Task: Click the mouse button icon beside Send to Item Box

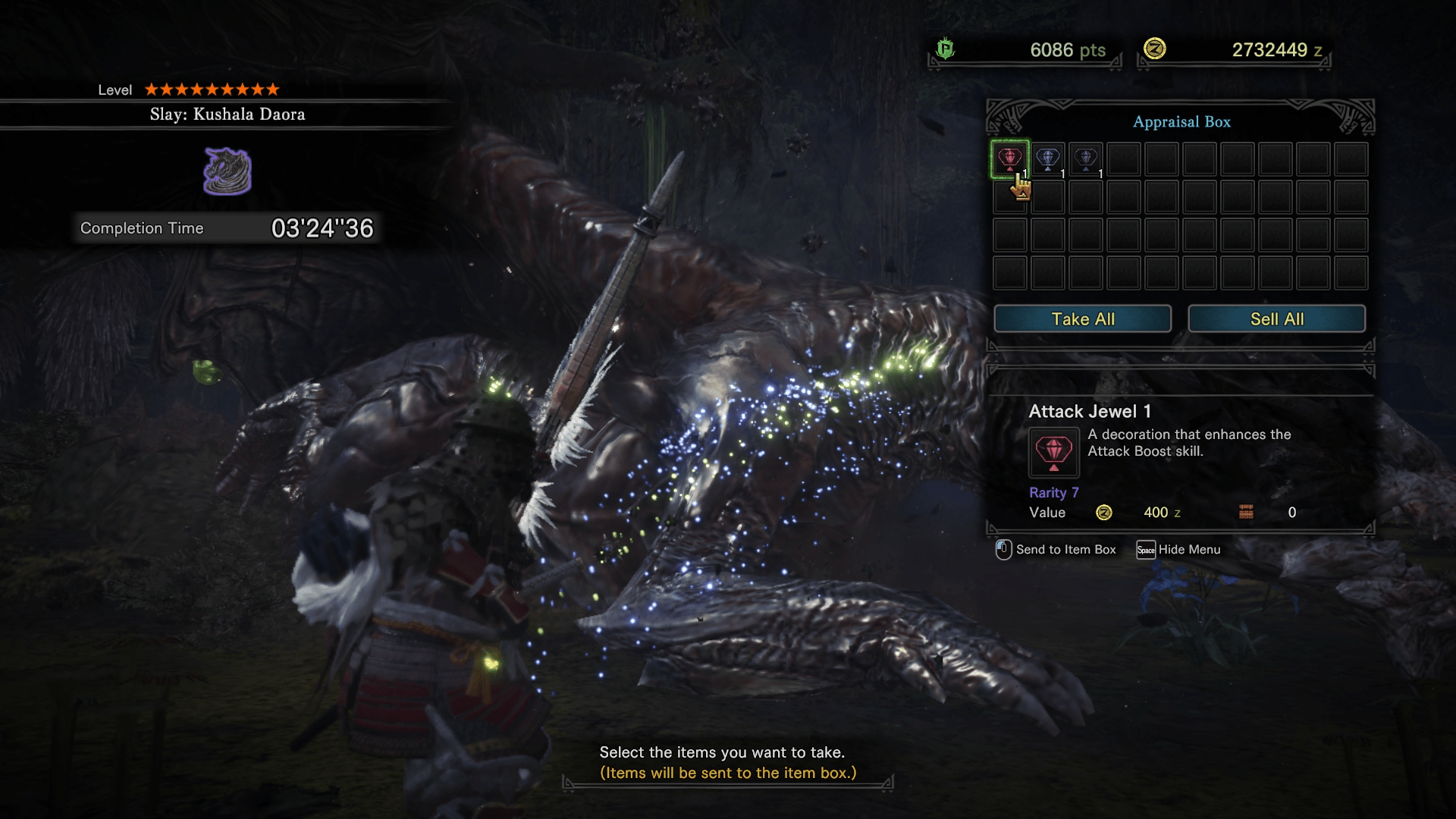Action: 1003,549
